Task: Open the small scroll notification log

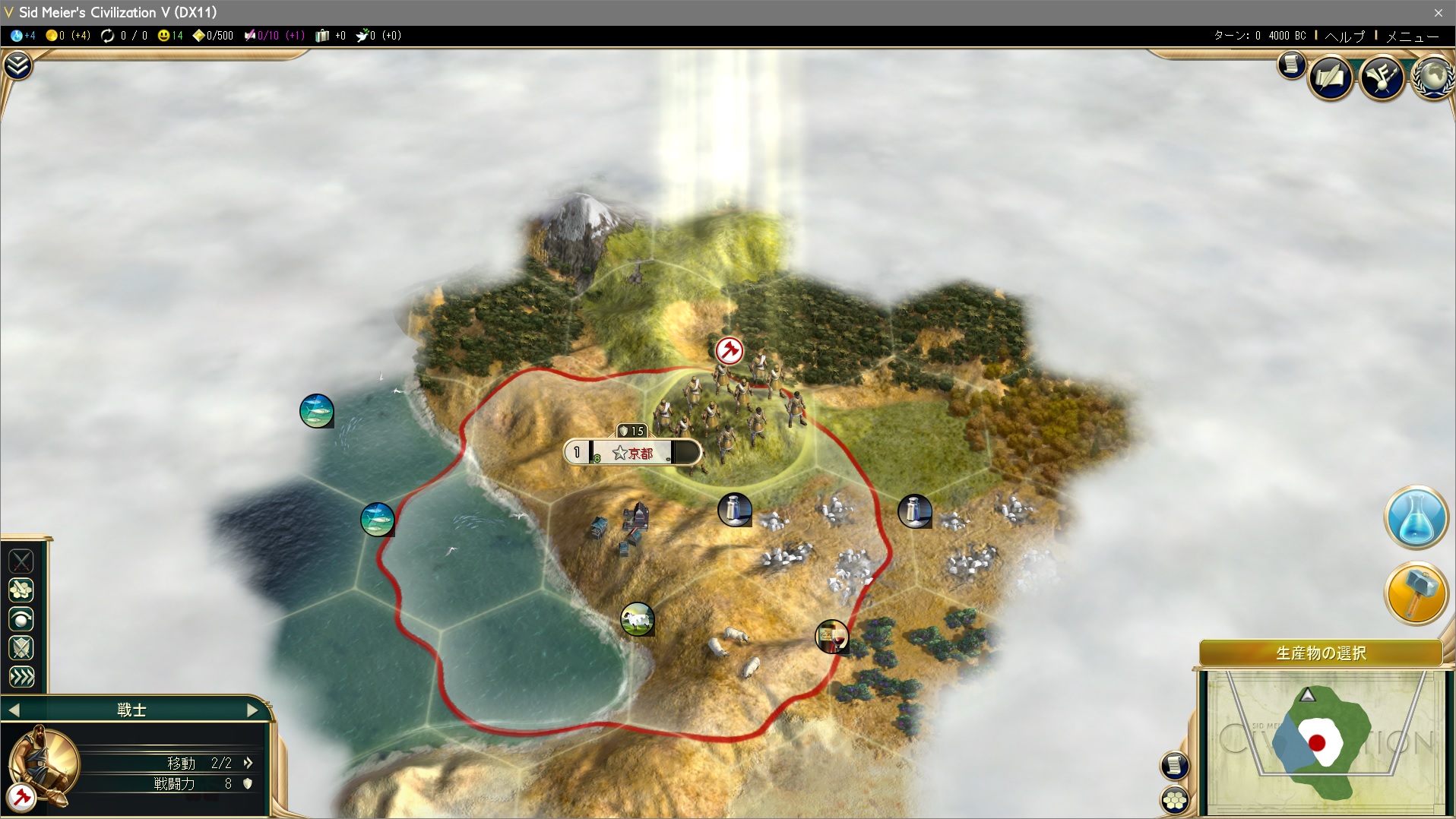Action: 1290,65
